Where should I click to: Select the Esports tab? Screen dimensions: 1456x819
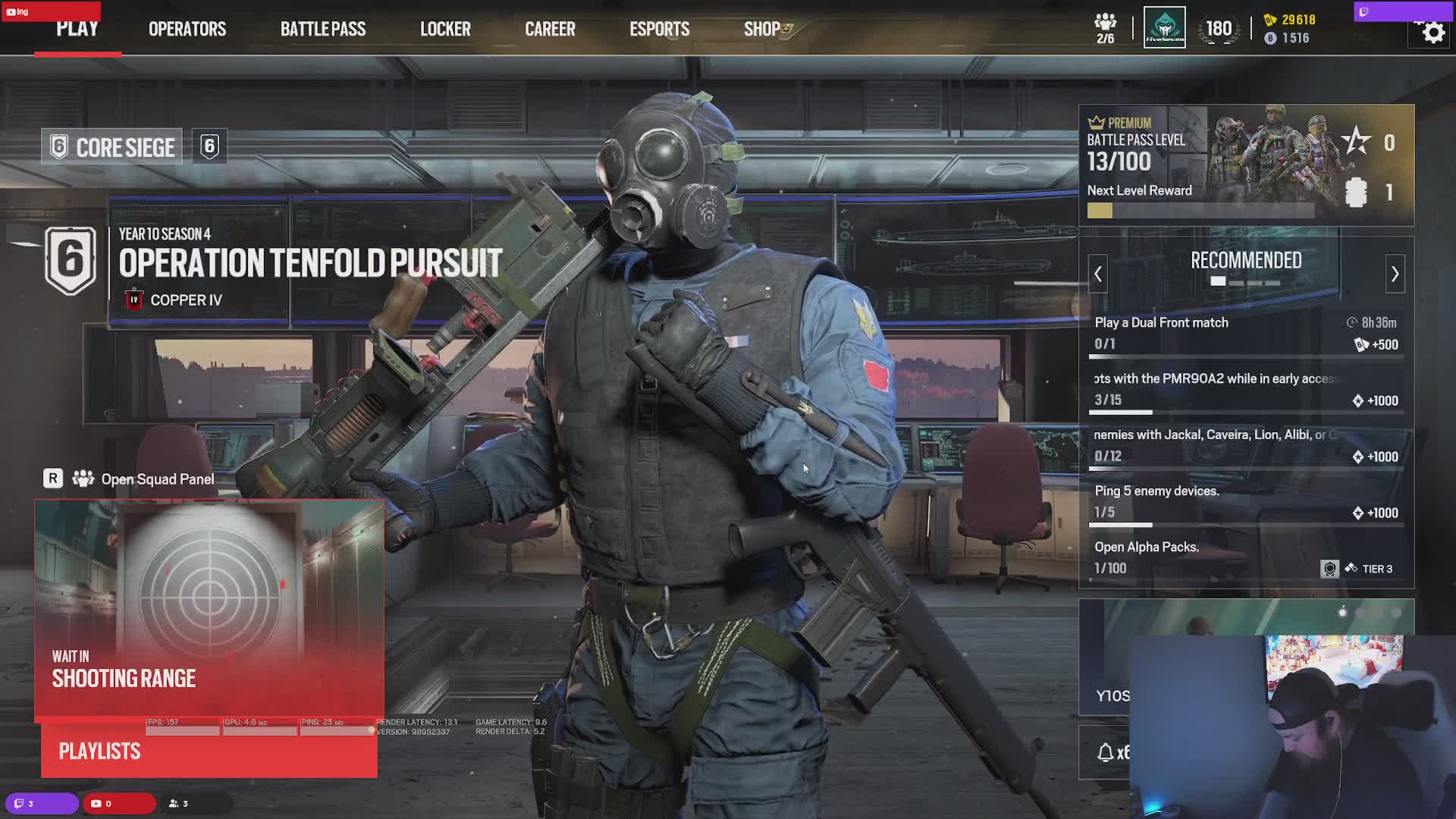click(659, 29)
